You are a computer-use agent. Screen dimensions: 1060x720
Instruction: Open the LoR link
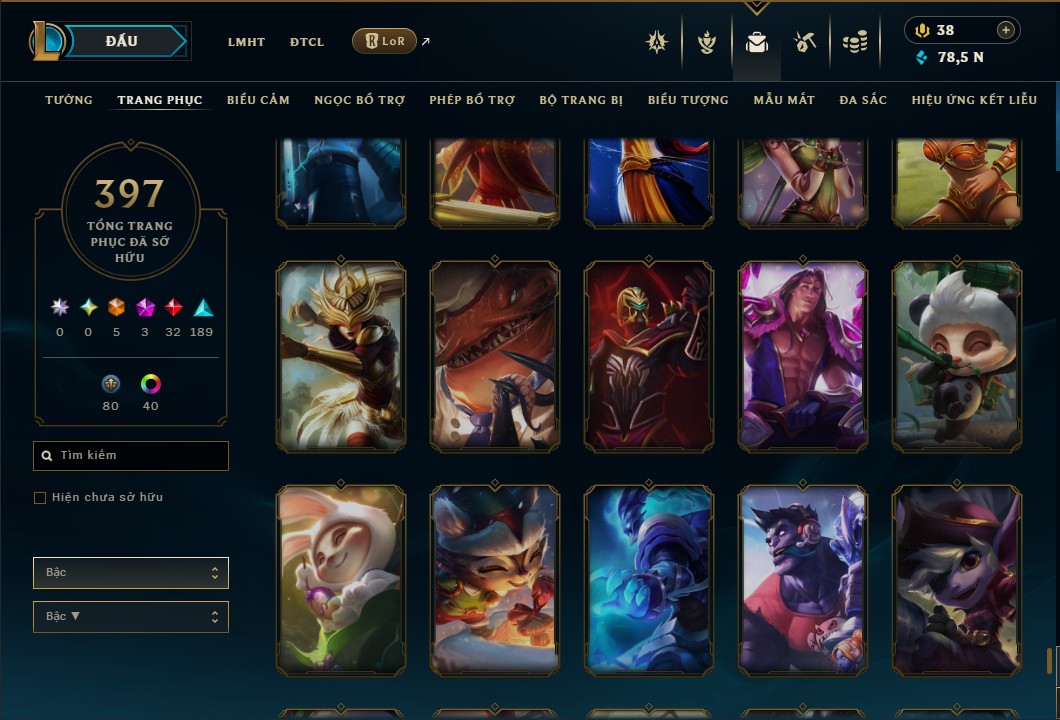click(384, 41)
